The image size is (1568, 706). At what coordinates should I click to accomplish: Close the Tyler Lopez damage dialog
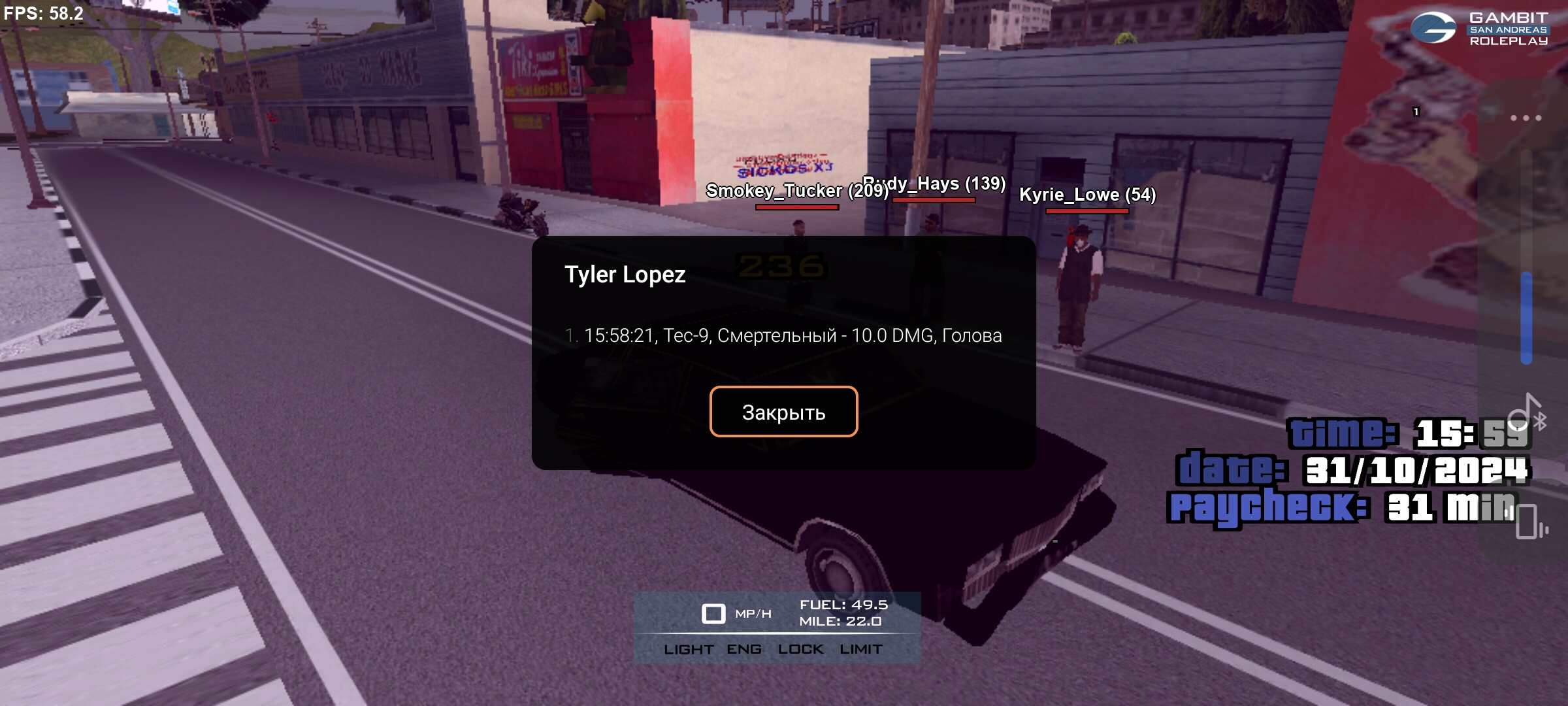(783, 412)
